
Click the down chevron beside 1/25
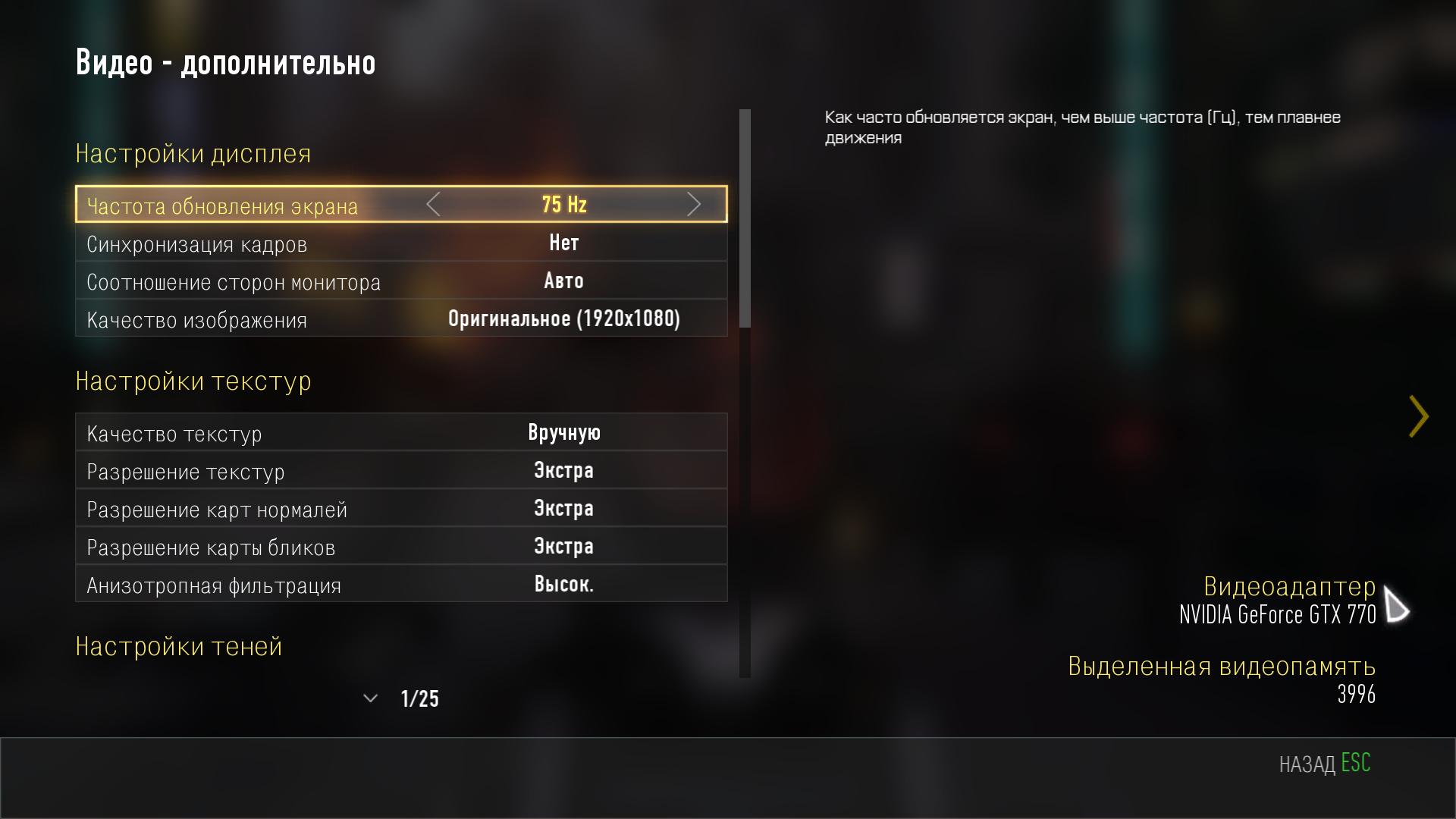(x=370, y=698)
